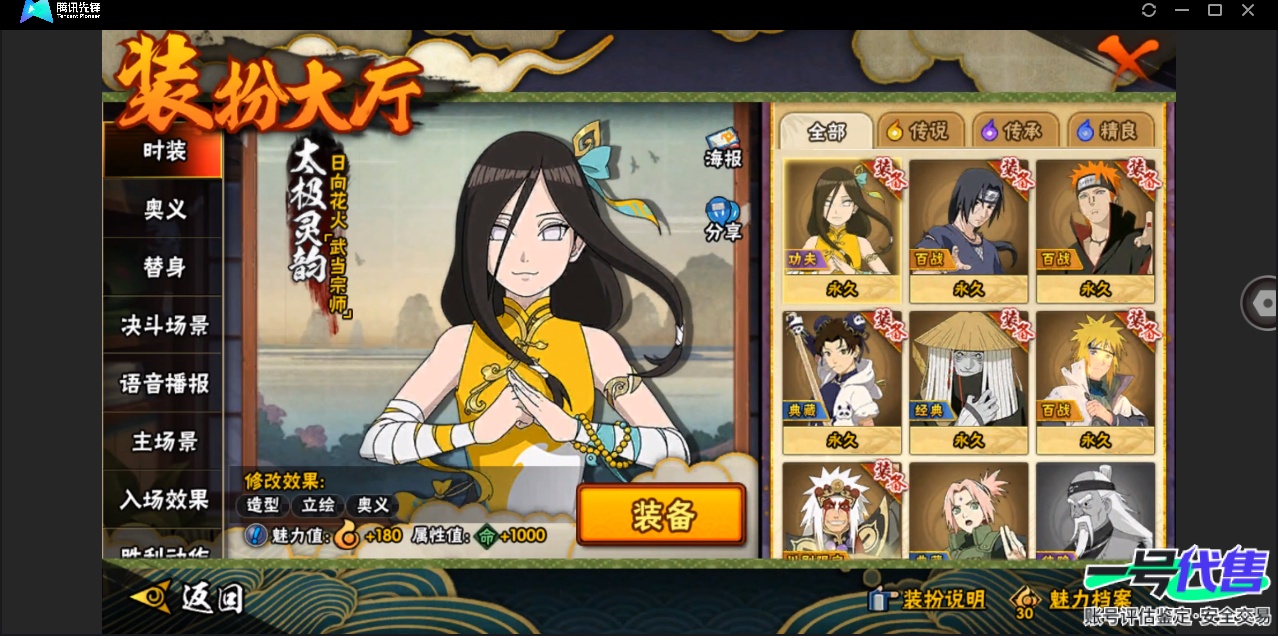Select the 时装 menu entry
The height and width of the screenshot is (636, 1278).
coord(164,152)
